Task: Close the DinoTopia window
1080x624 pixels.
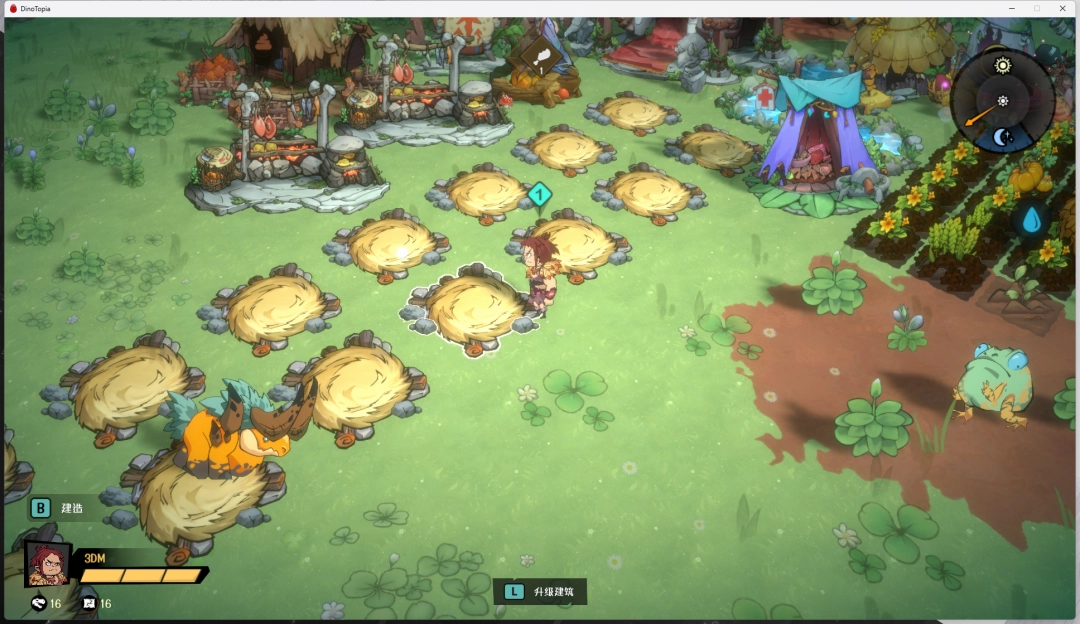Action: pyautogui.click(x=1062, y=8)
